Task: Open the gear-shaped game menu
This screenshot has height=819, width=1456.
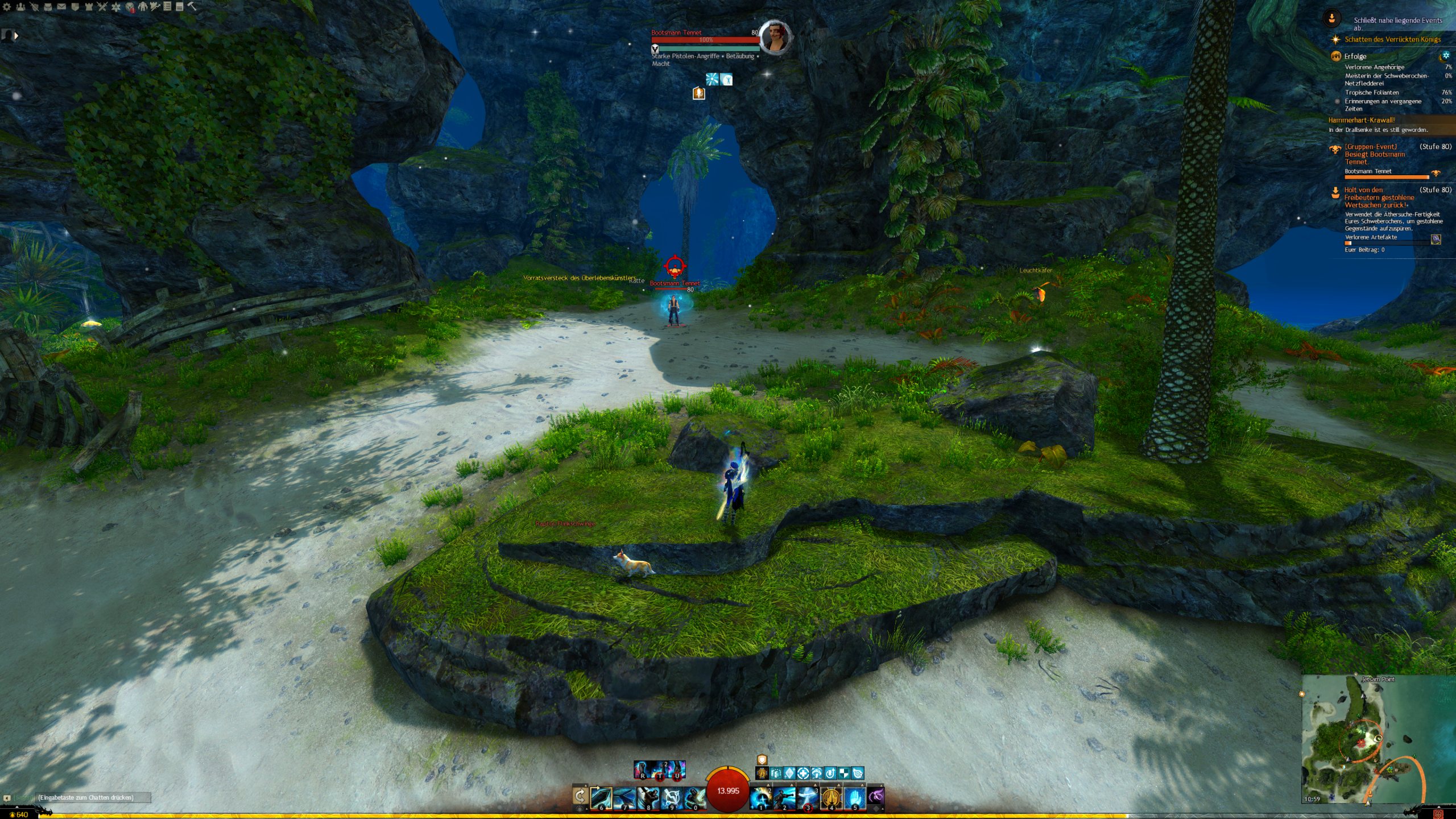Action: pos(7,7)
